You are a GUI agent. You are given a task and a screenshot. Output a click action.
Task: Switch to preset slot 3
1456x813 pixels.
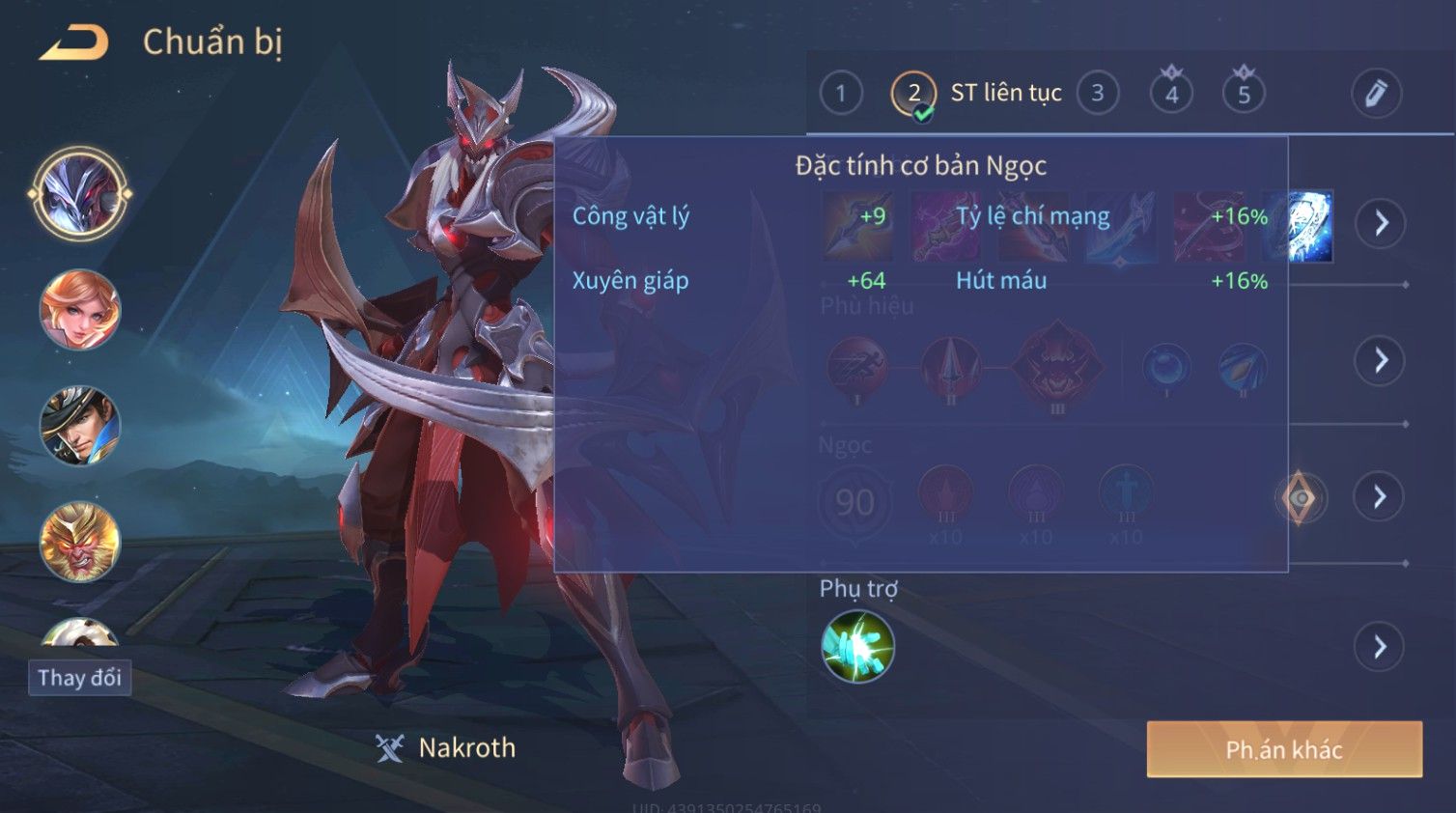point(1097,94)
